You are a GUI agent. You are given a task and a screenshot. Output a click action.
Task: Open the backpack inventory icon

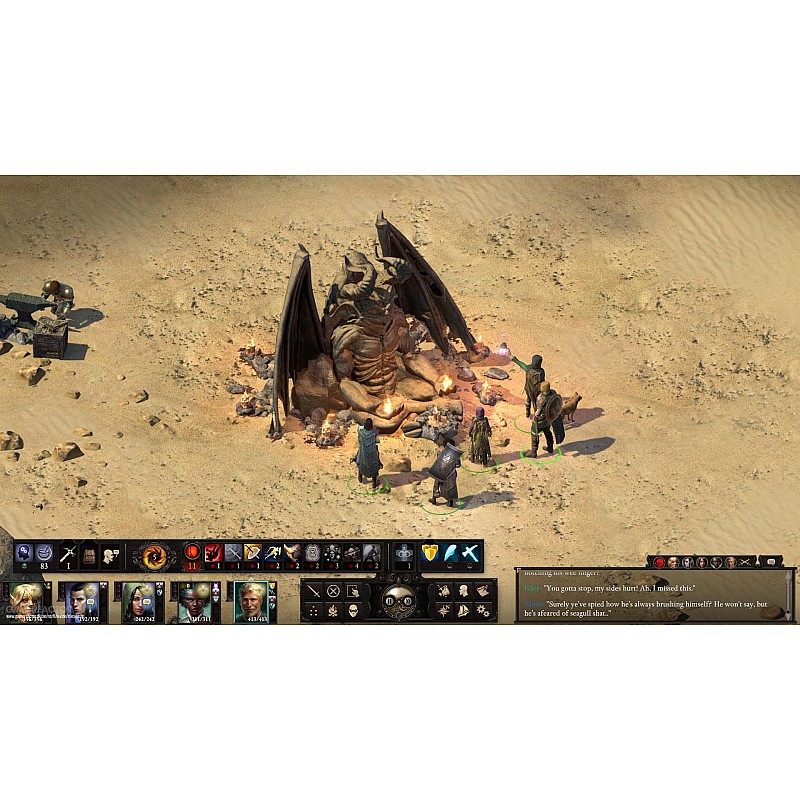click(90, 553)
